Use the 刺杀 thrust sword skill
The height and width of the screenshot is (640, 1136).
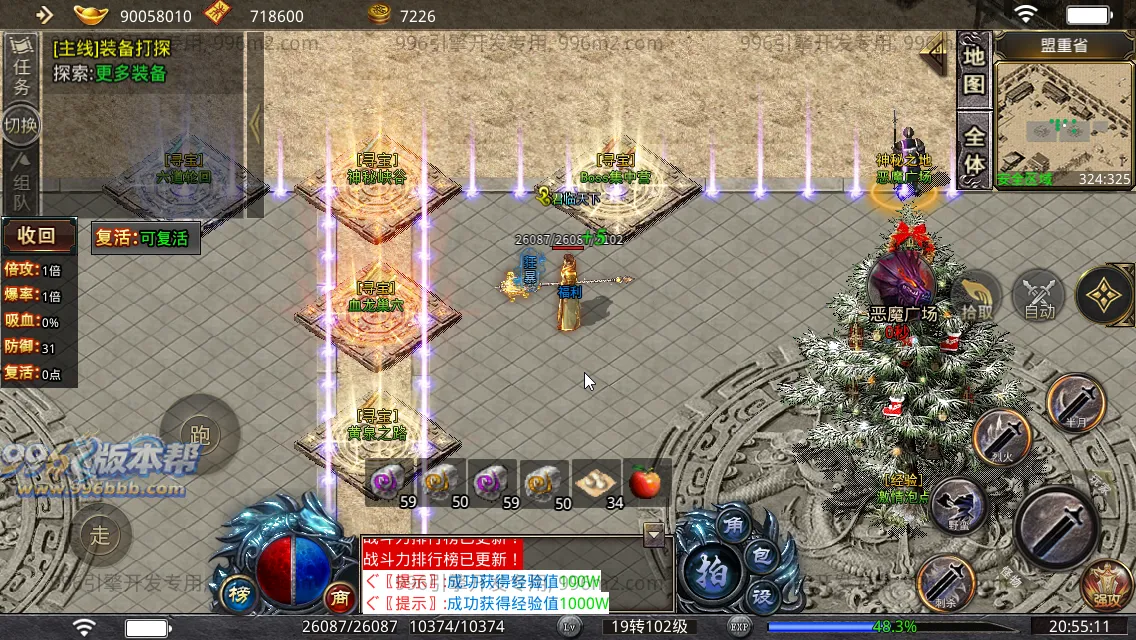click(x=946, y=581)
